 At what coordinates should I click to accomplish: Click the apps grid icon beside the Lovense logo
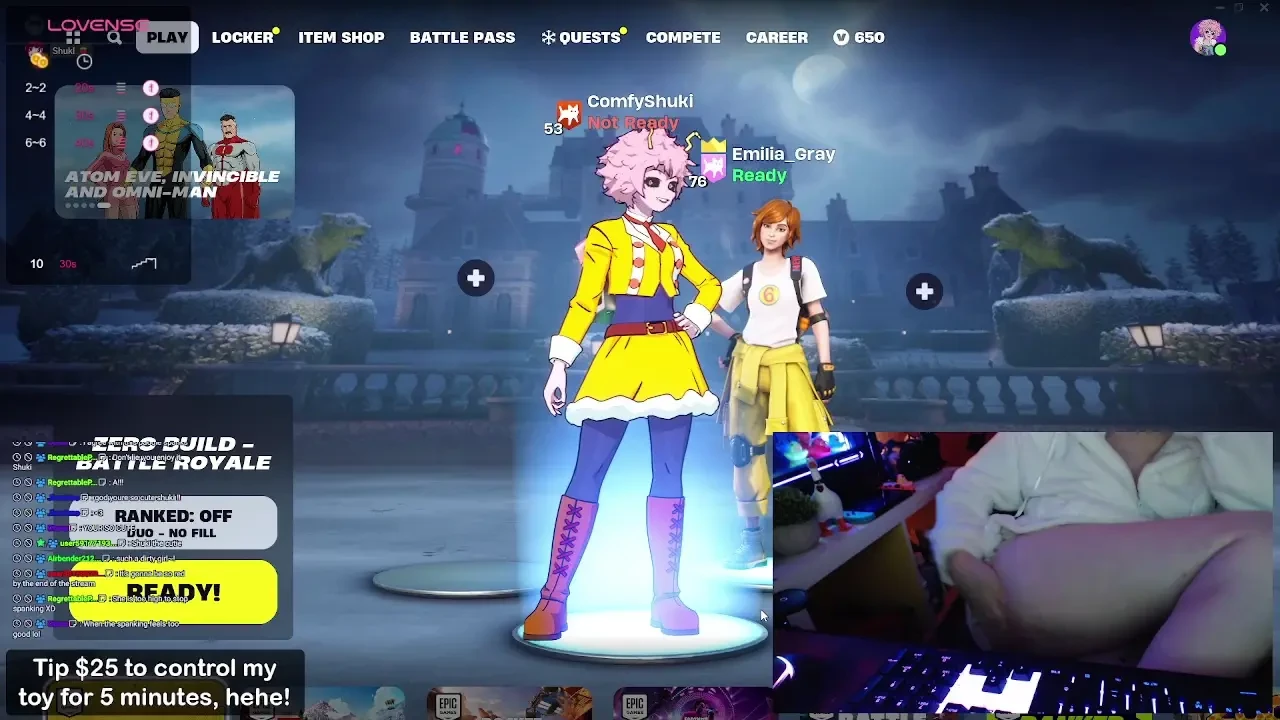coord(74,38)
